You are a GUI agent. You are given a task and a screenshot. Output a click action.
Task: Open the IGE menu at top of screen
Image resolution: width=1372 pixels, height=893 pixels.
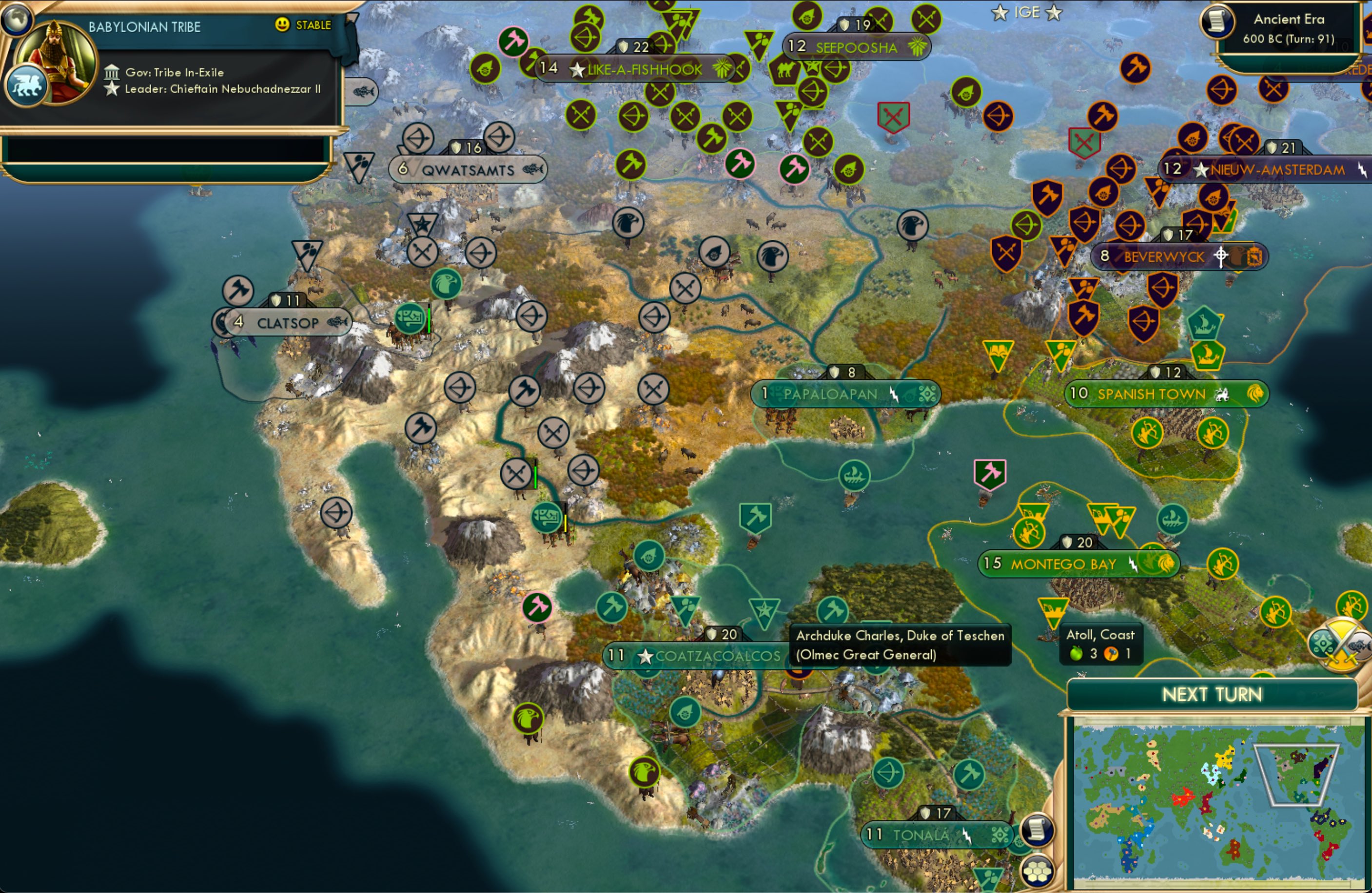[x=1026, y=12]
